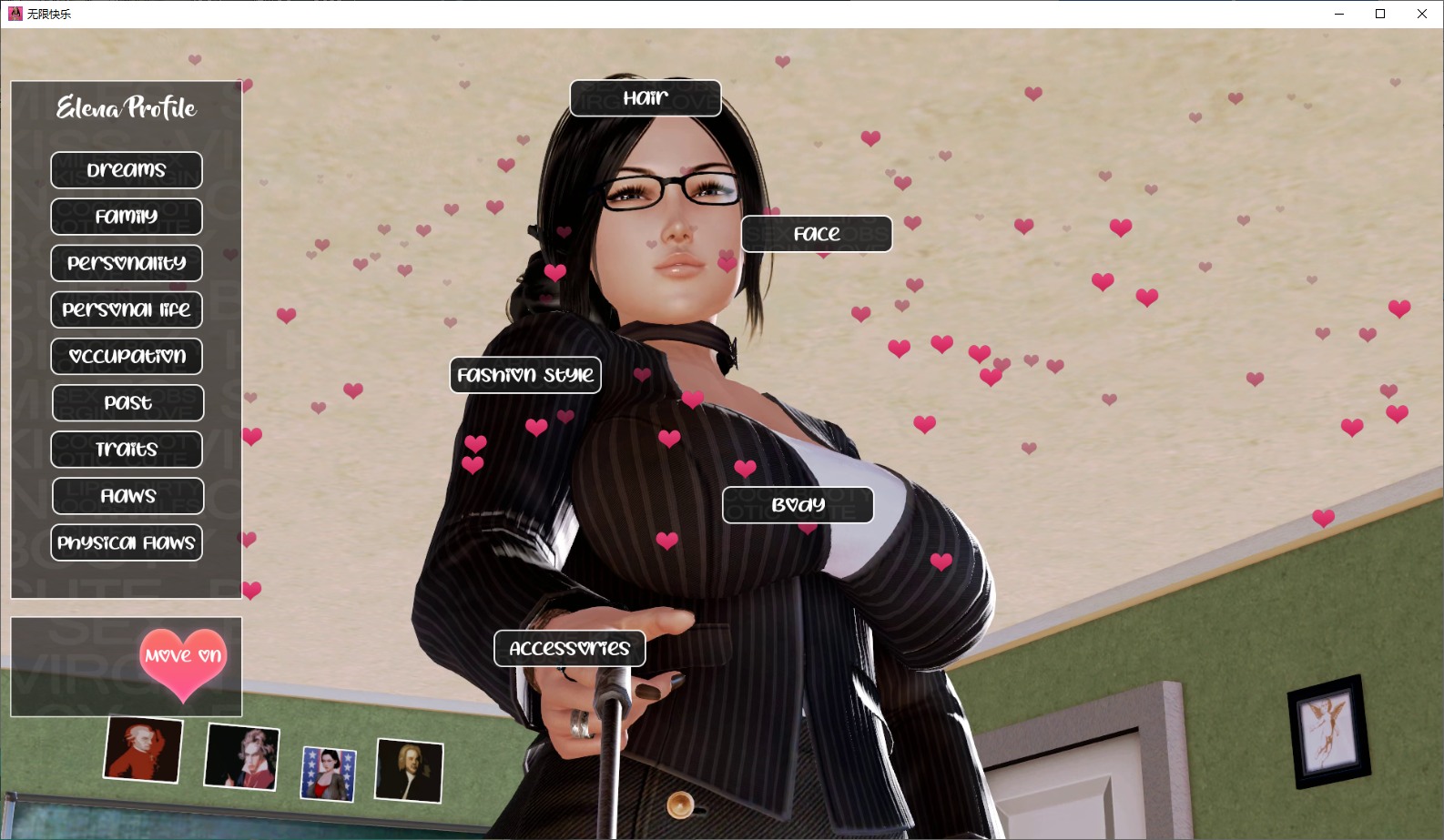Open the Fashion Style label
1444x840 pixels.
[525, 375]
